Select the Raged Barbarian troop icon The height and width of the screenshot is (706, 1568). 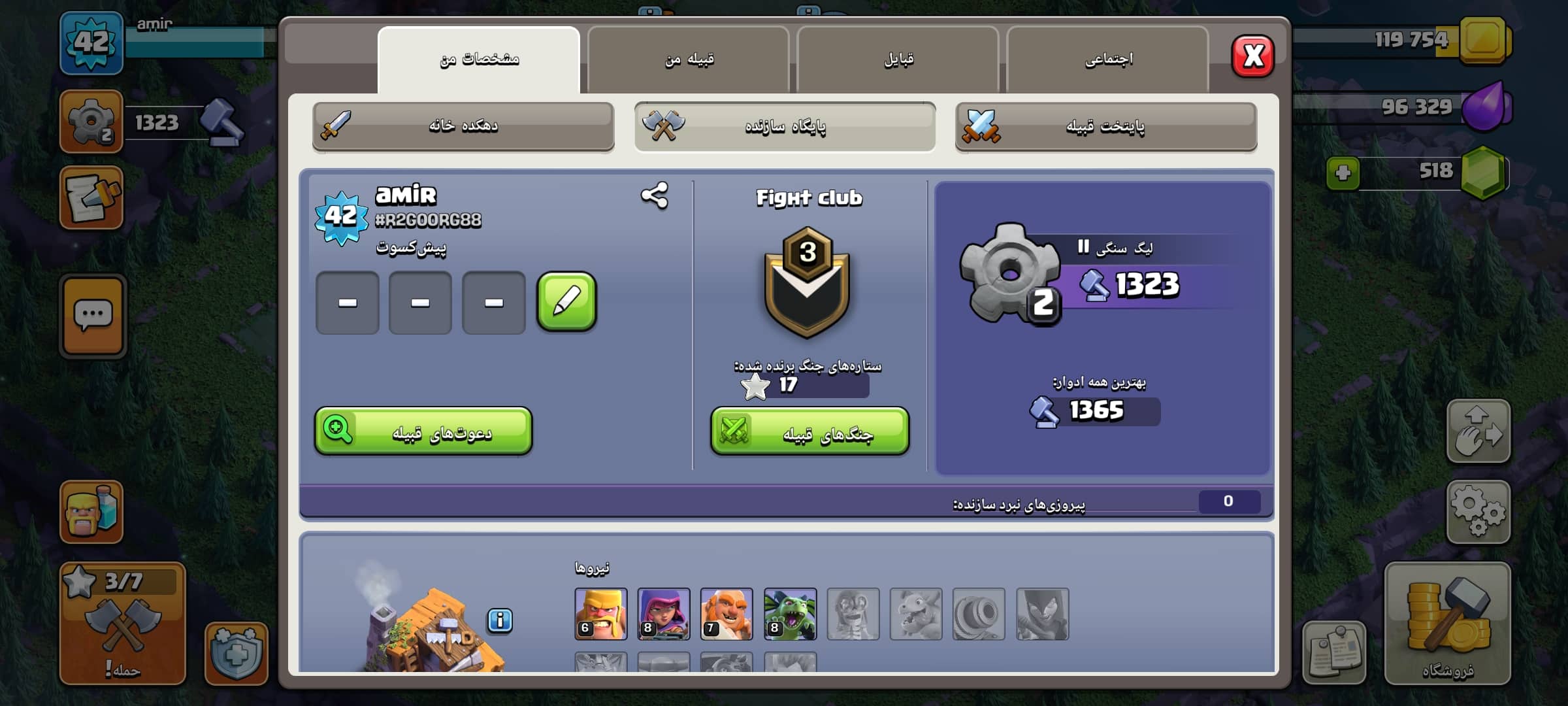600,613
